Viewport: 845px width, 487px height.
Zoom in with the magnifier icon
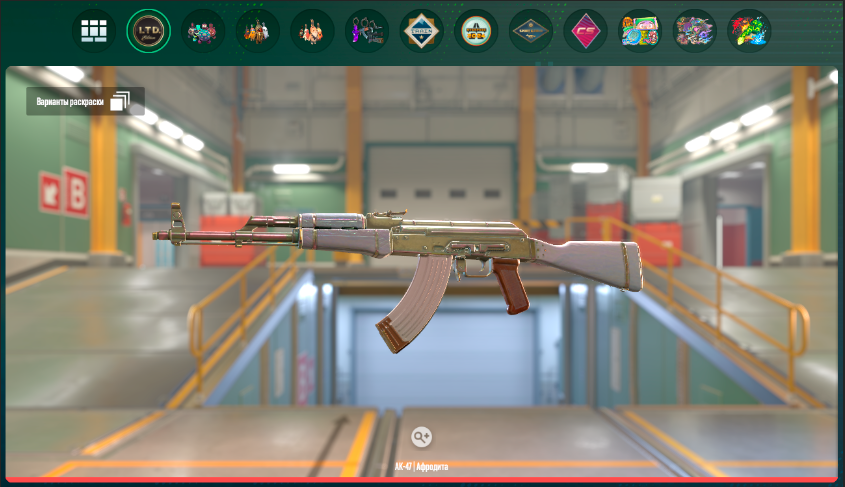421,436
